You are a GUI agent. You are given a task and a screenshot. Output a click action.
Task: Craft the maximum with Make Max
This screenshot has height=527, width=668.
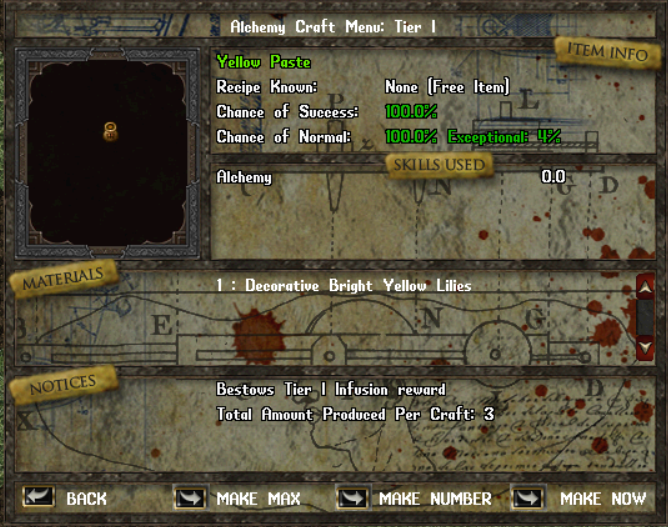(191, 497)
